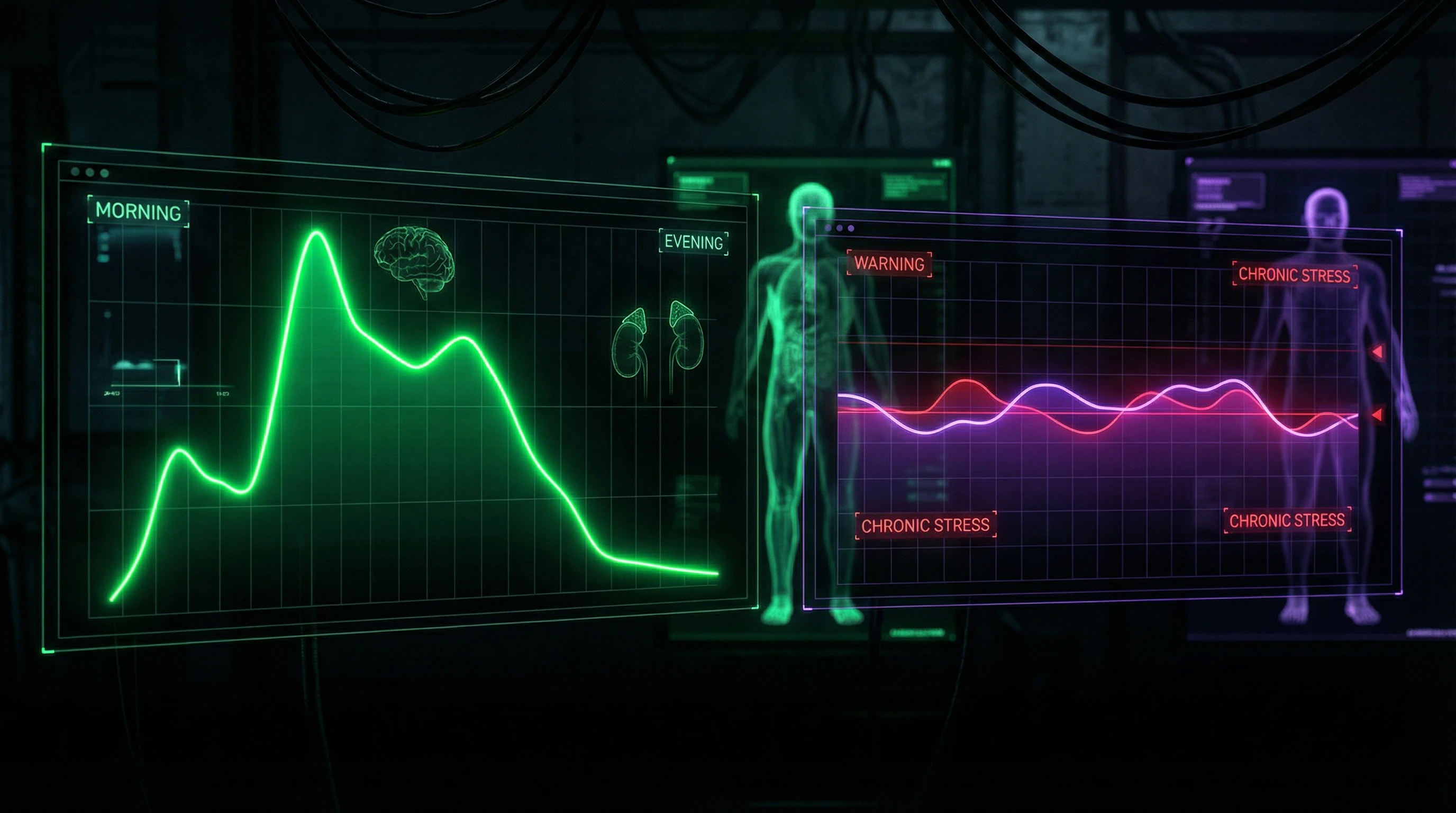
Task: Select the MORNING label tag
Action: tap(138, 212)
